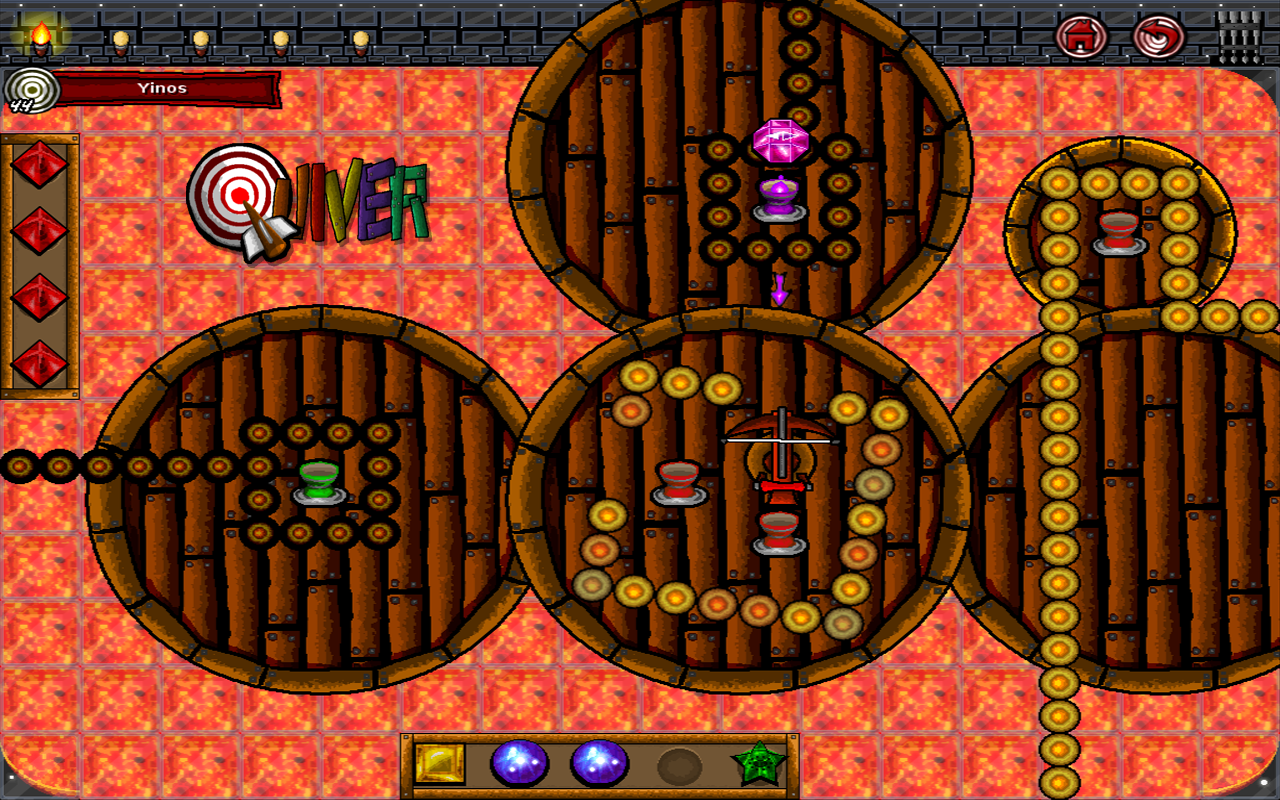Click the red curved arrow button
This screenshot has height=800, width=1280.
(1158, 38)
